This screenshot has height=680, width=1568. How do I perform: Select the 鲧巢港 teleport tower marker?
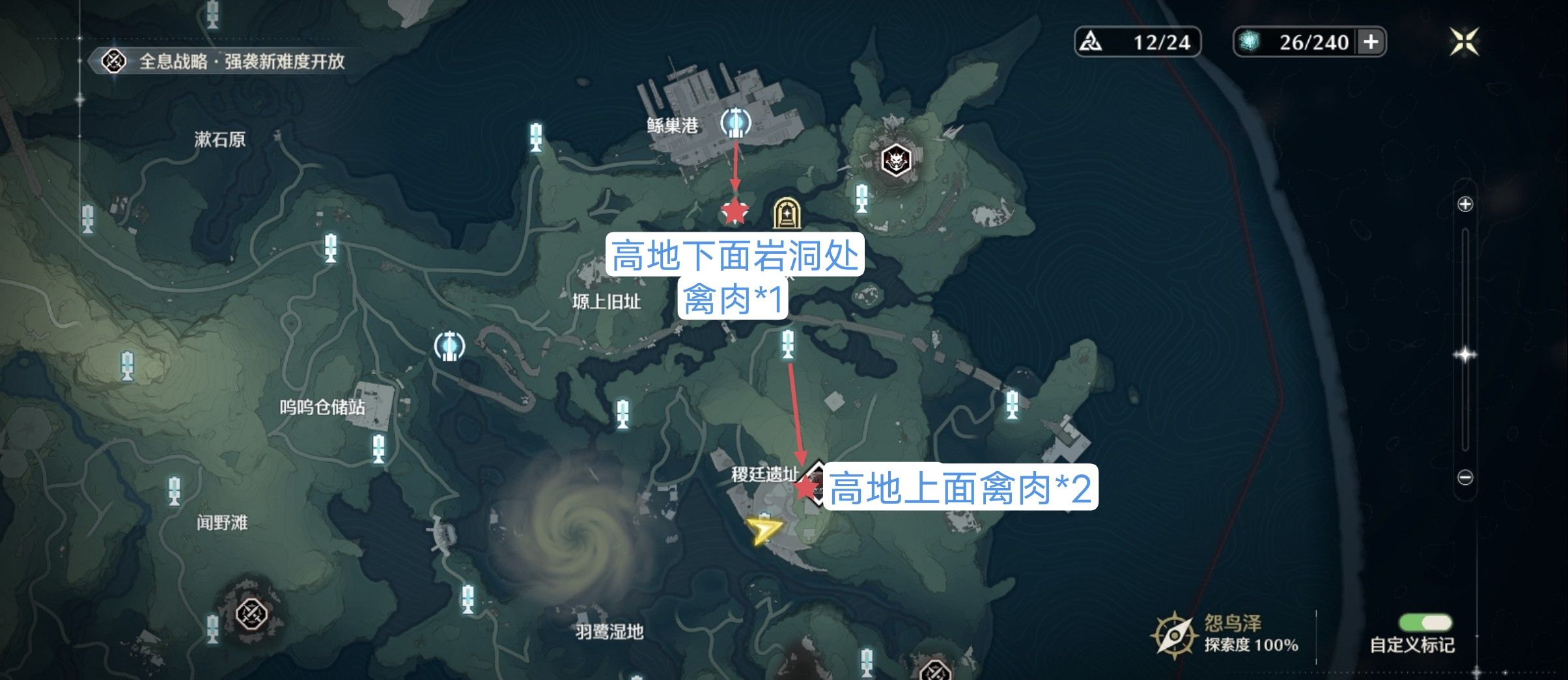click(x=736, y=122)
